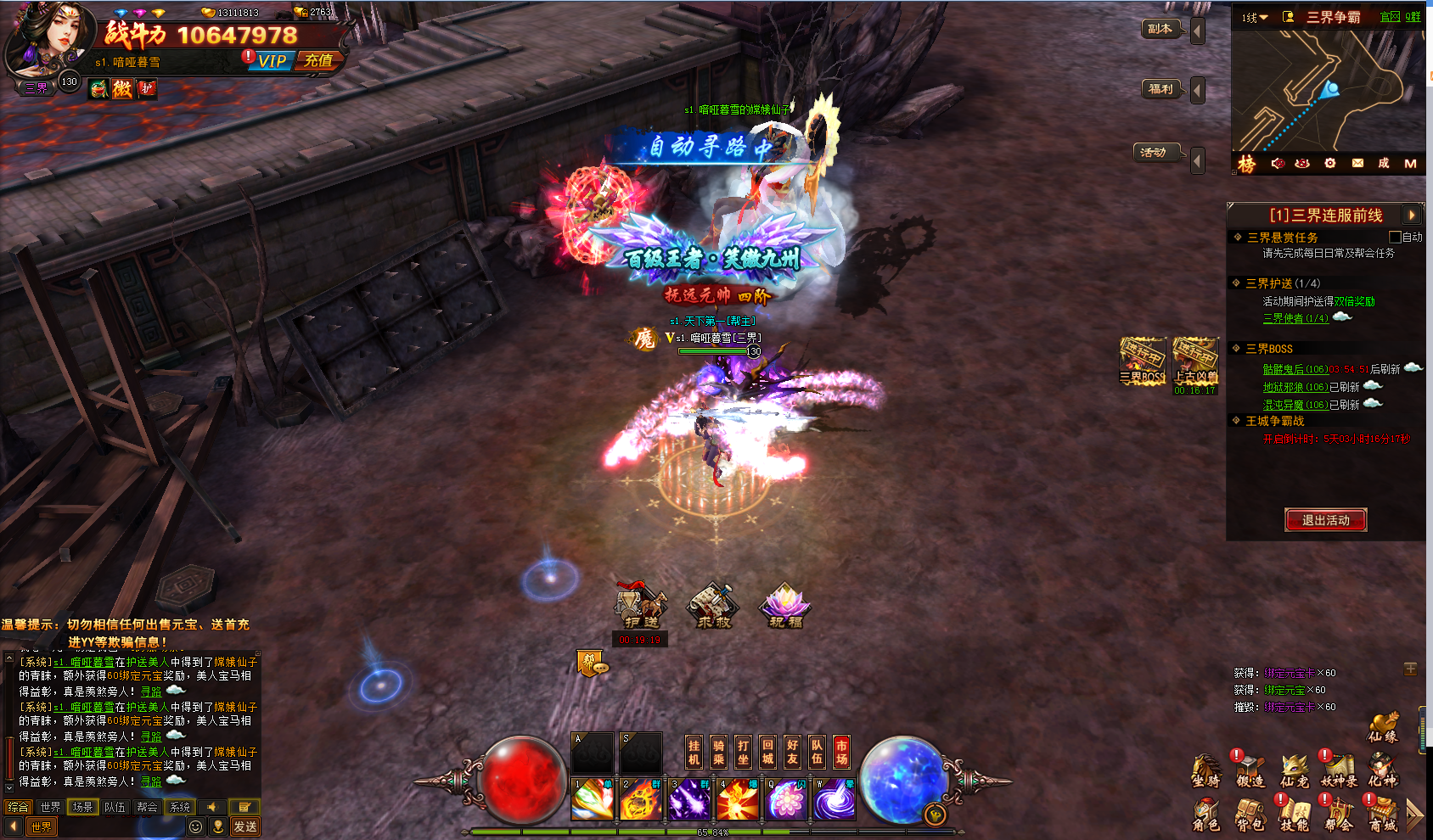This screenshot has width=1433, height=840.
Task: Open the VIP panel
Action: 273,61
